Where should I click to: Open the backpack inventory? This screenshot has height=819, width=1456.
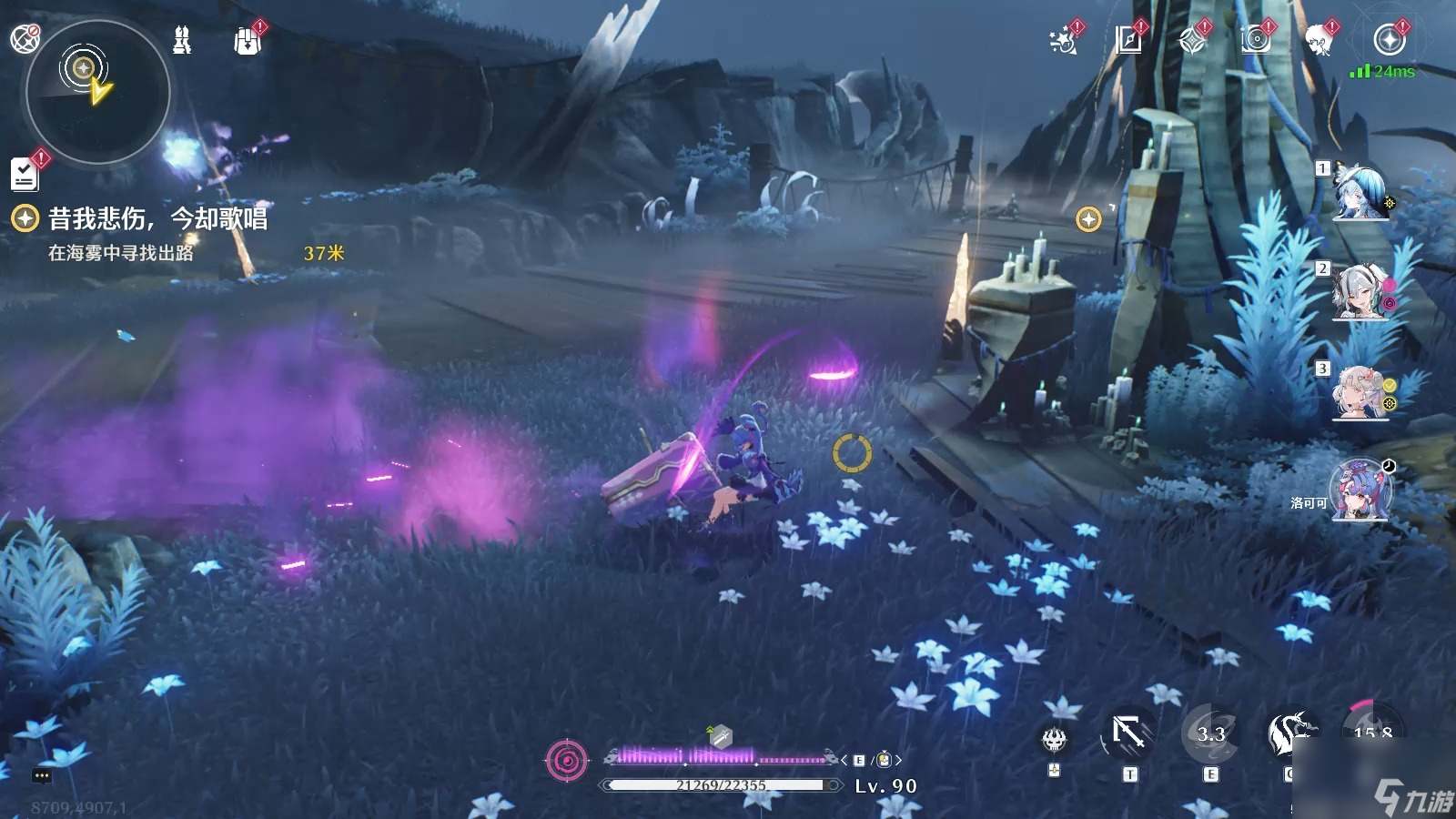pyautogui.click(x=247, y=41)
